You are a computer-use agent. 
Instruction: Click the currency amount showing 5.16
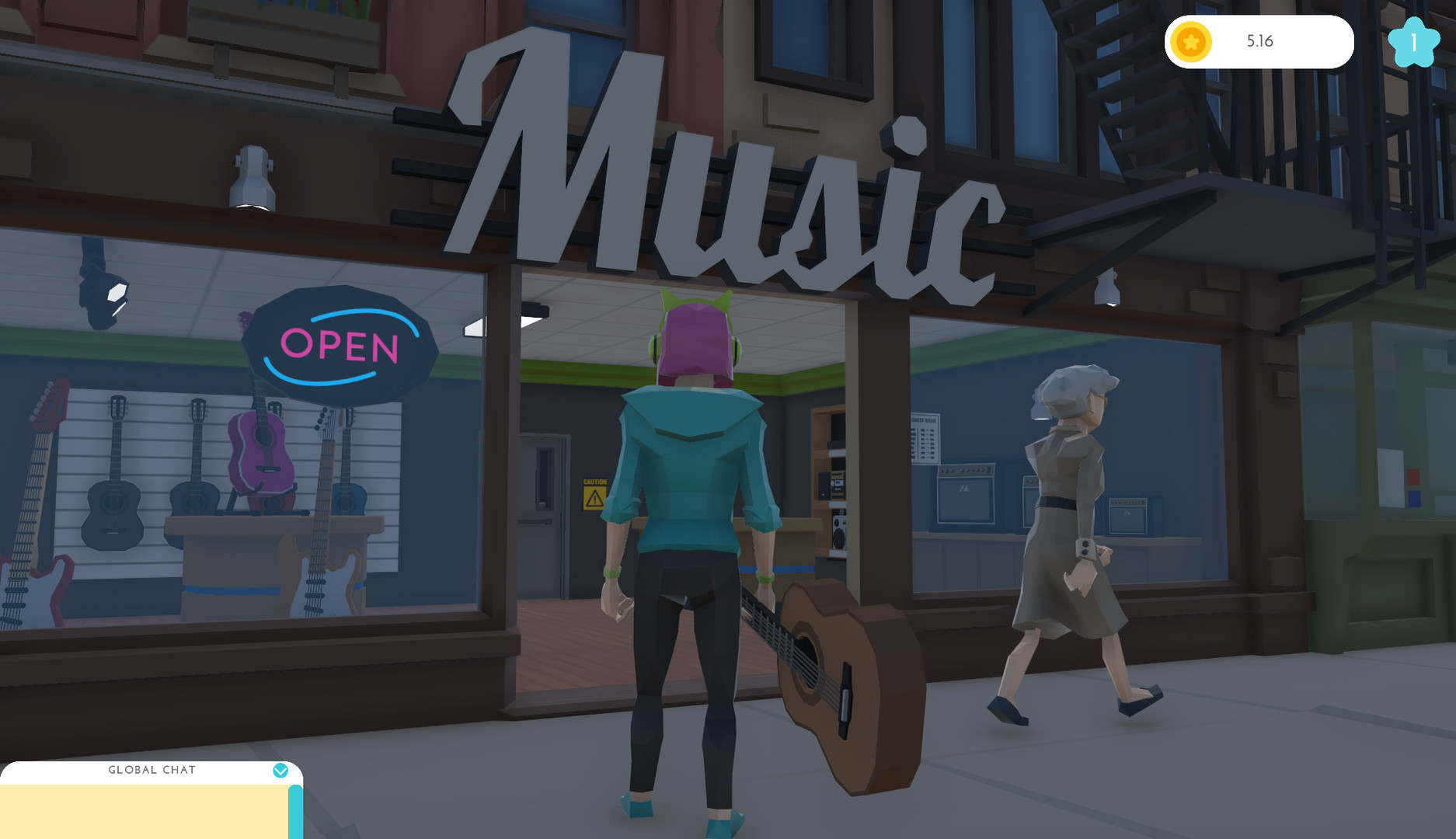1261,42
